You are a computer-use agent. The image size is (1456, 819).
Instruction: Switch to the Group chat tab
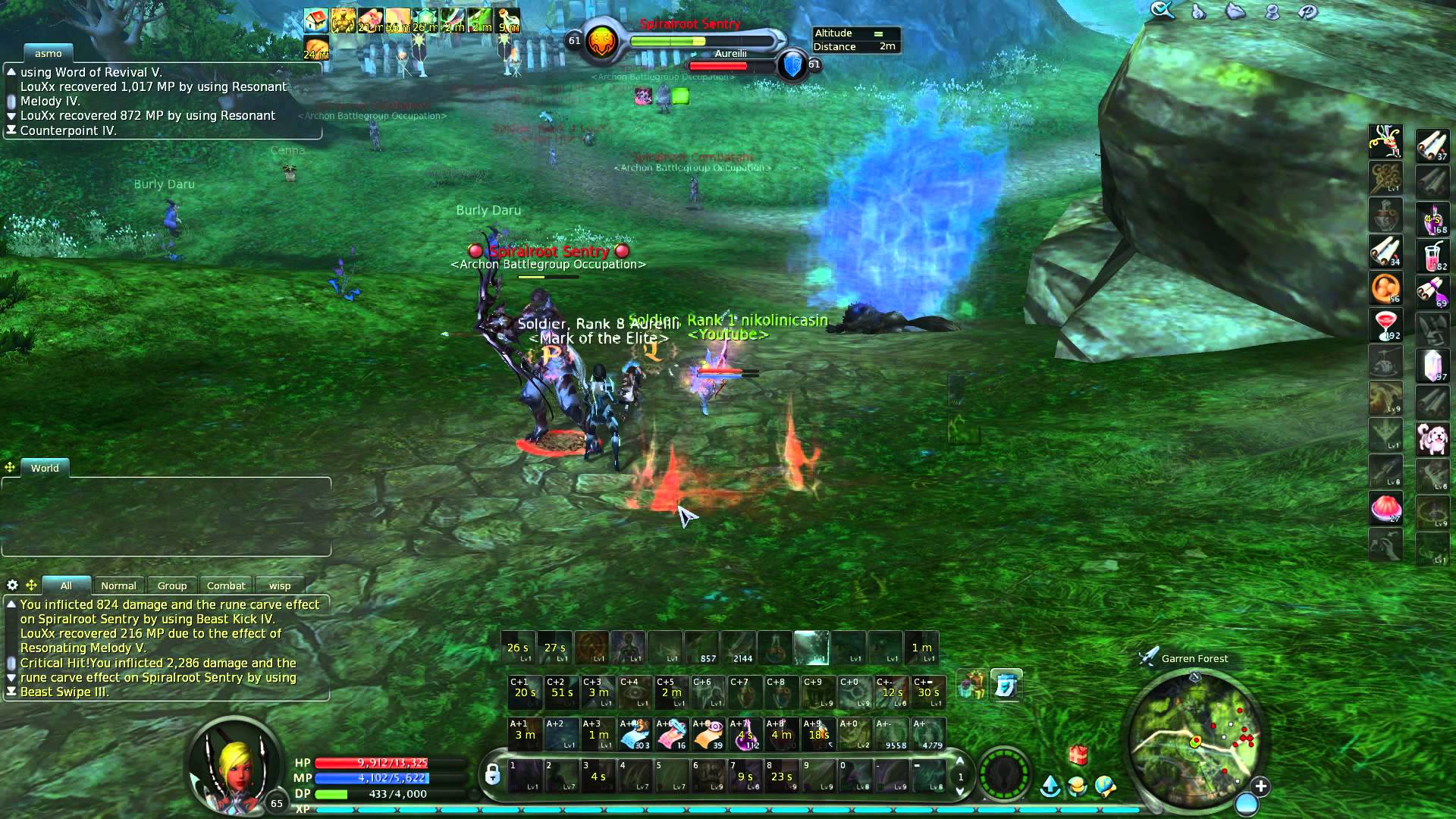pos(171,585)
